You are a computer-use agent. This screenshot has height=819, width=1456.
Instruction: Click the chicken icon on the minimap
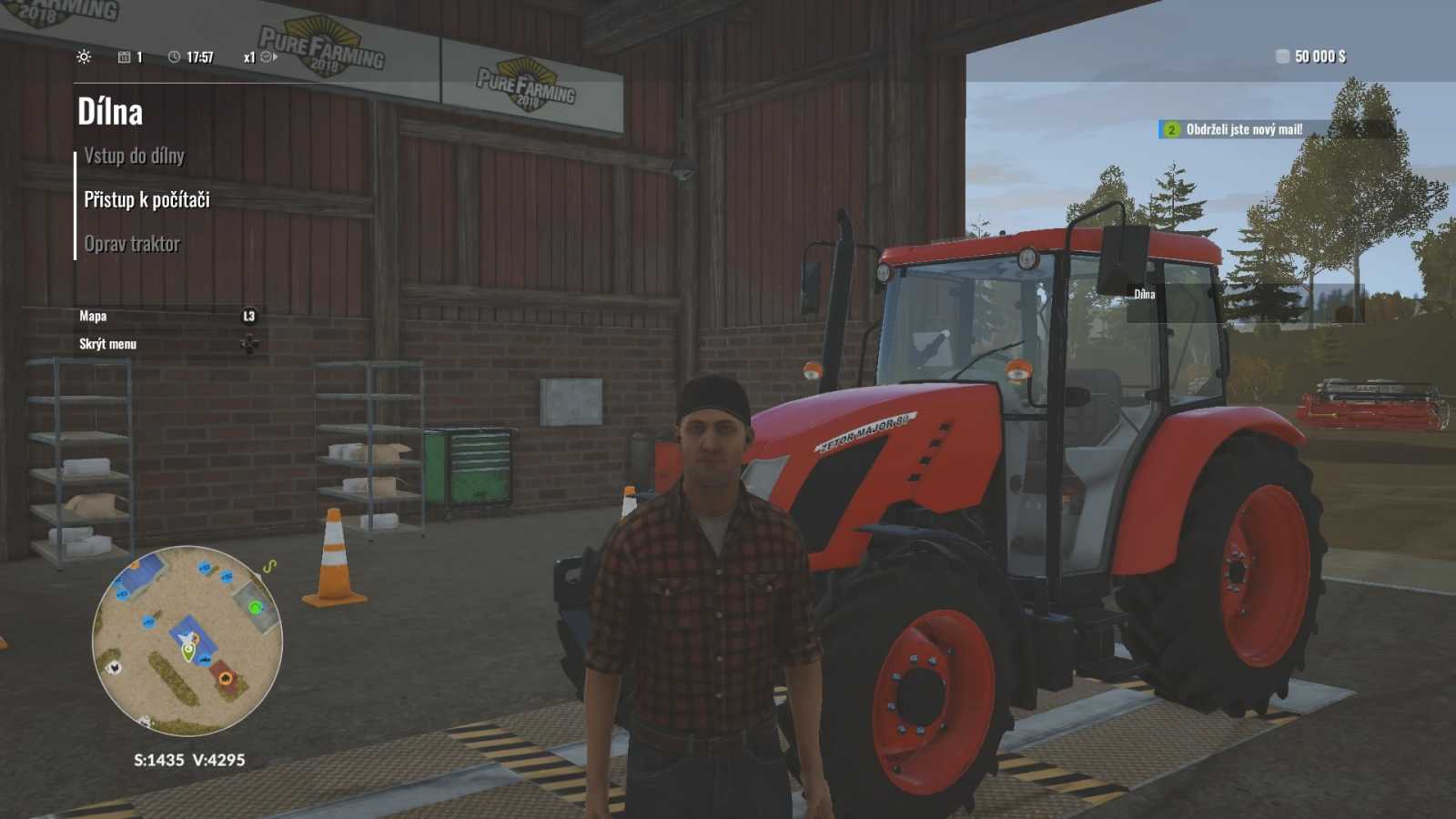click(x=115, y=667)
